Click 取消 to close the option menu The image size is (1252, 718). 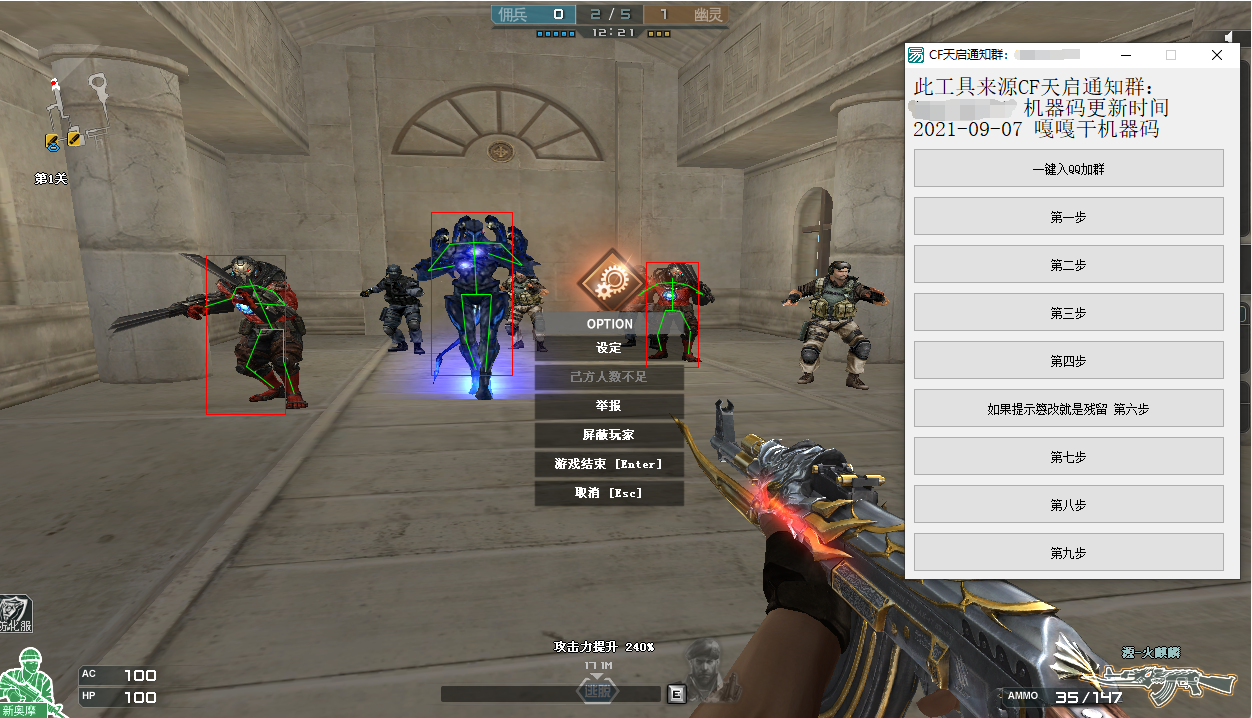609,493
